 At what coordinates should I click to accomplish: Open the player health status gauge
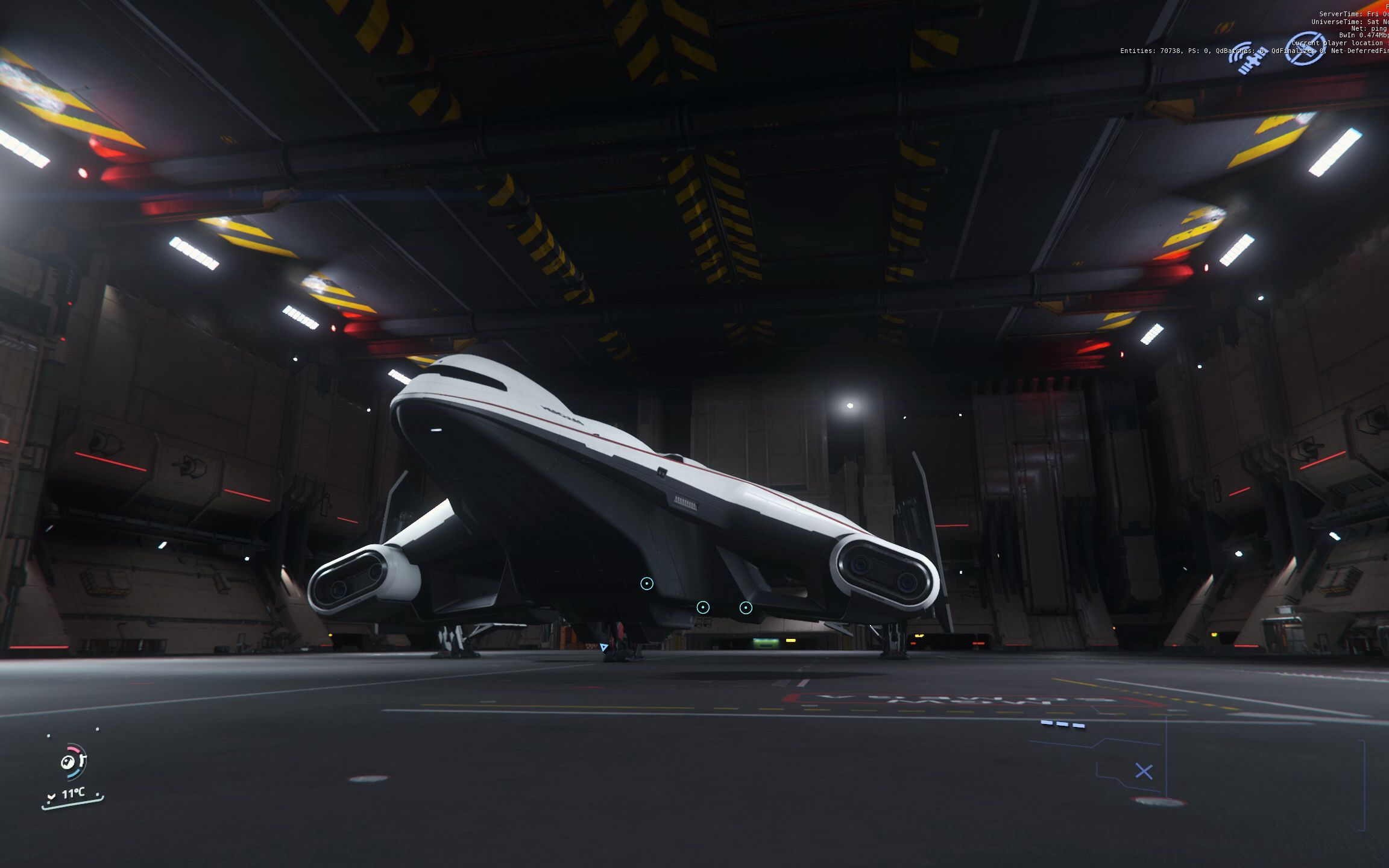[73, 761]
